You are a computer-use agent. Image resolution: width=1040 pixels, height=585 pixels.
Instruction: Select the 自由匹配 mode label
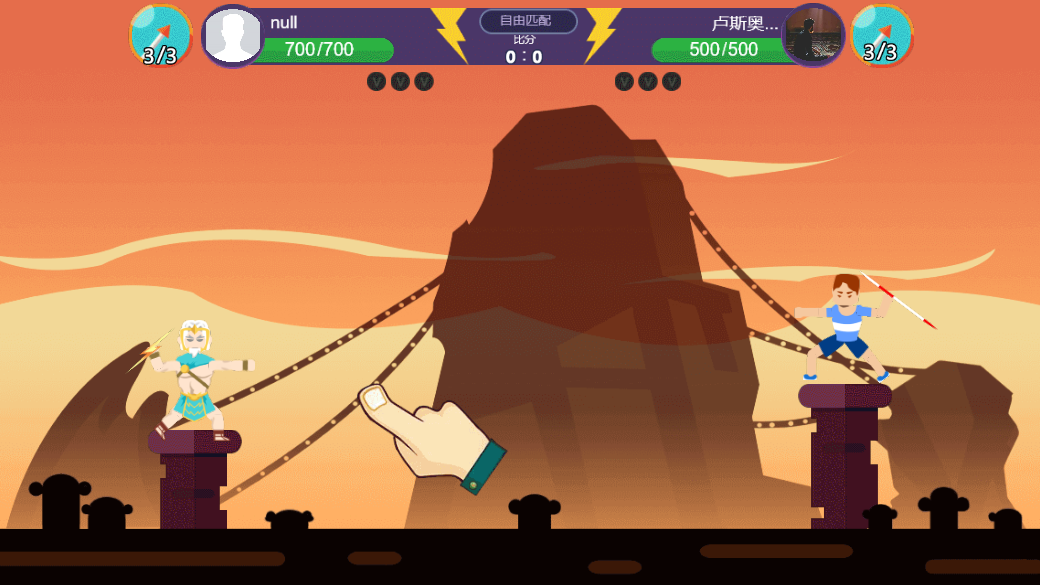[528, 21]
